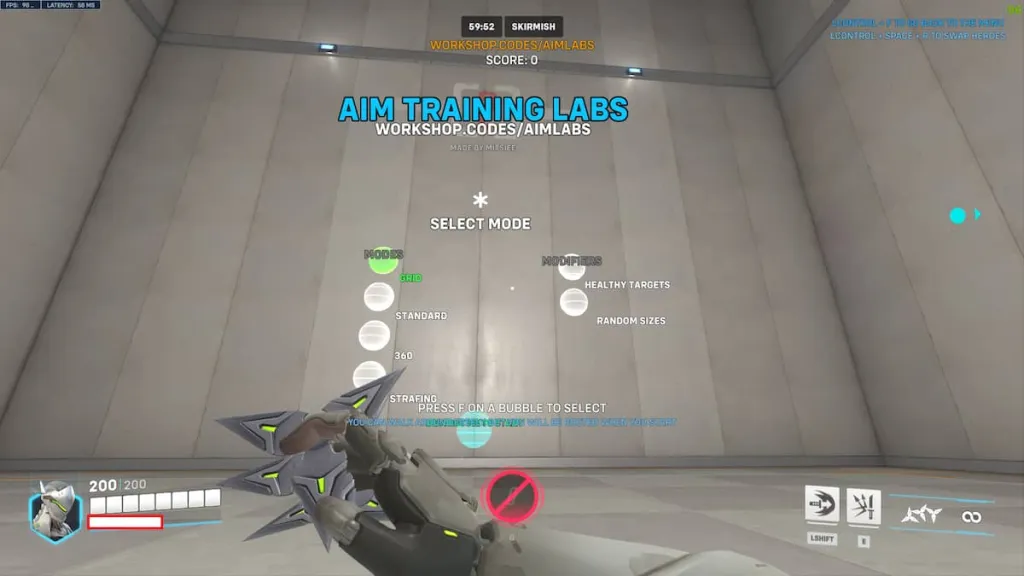Screen dimensions: 1024x576
Task: Choose the Standard mode bubble
Action: [x=379, y=297]
